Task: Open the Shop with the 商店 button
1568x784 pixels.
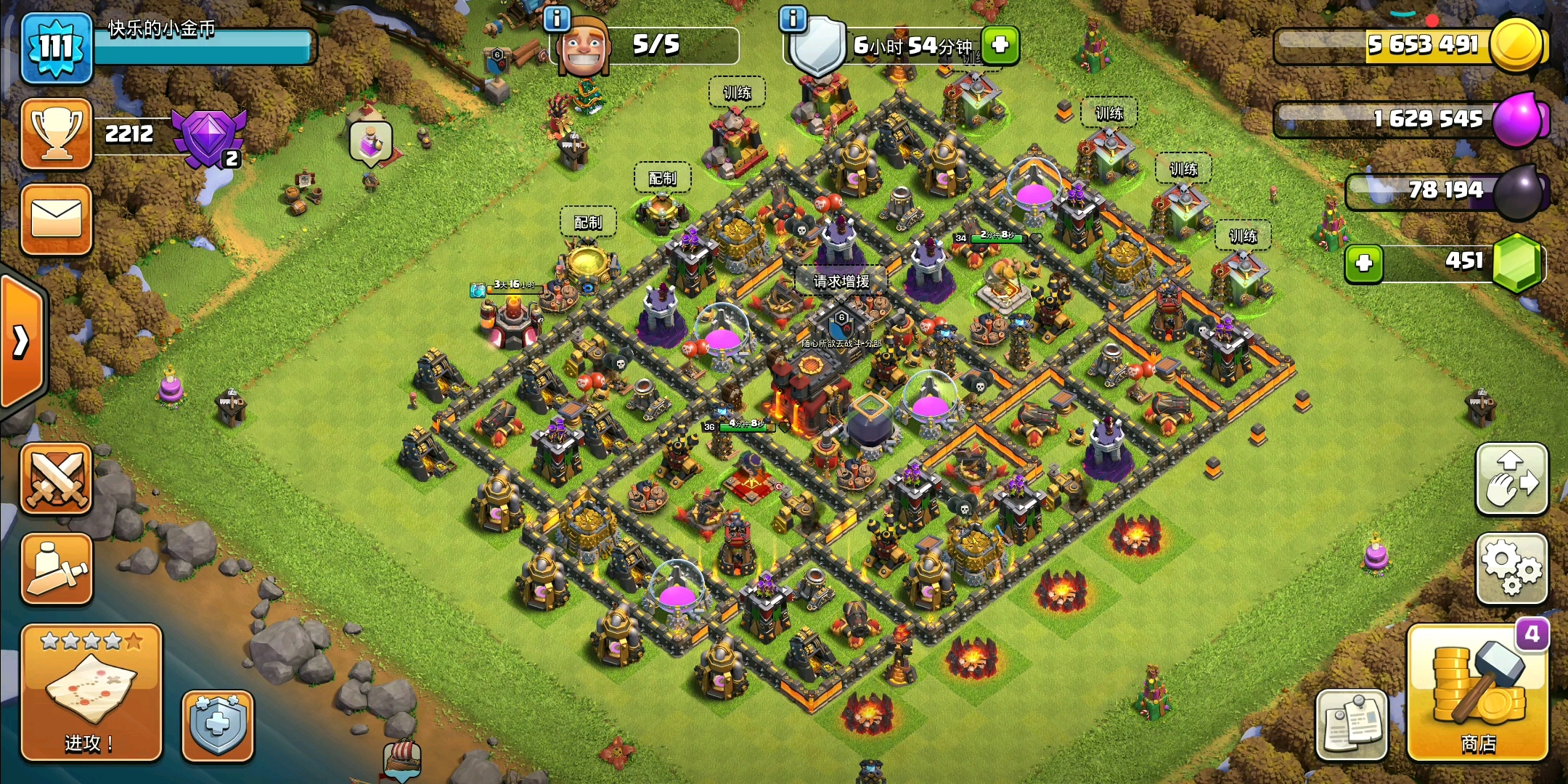Action: coord(1477,693)
